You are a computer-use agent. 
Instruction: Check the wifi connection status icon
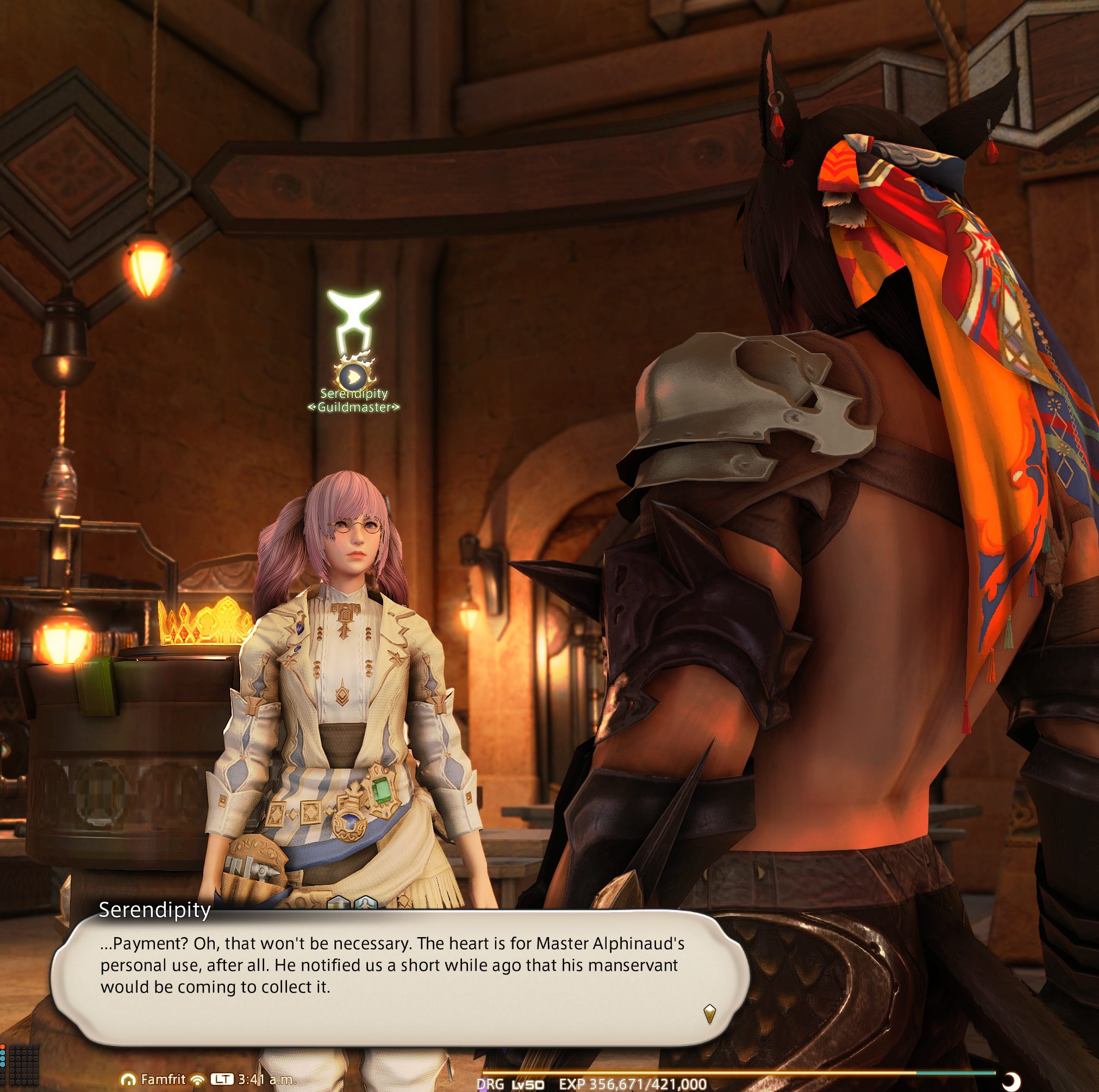tap(197, 1079)
